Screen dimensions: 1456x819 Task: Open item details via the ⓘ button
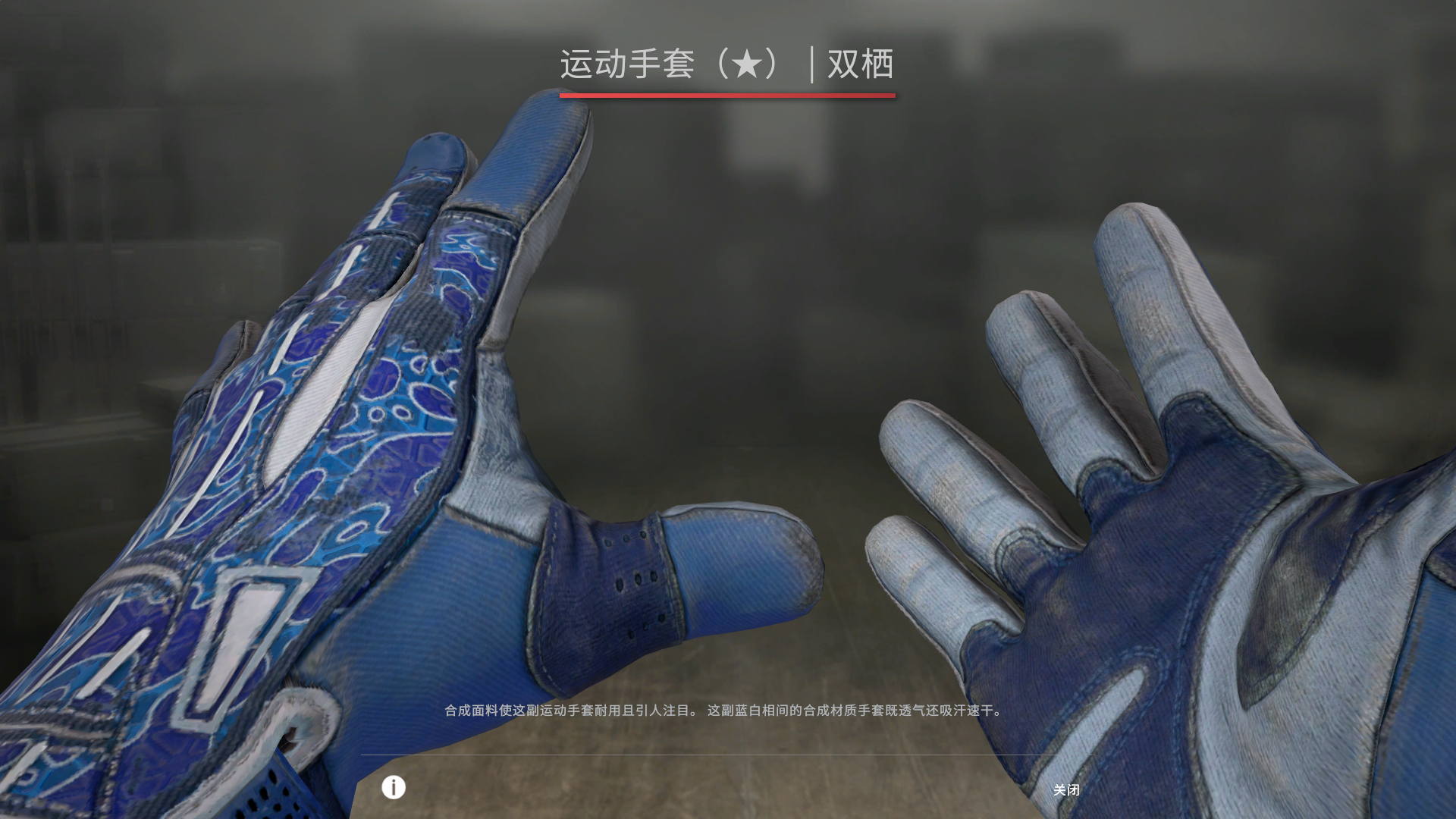[x=392, y=789]
